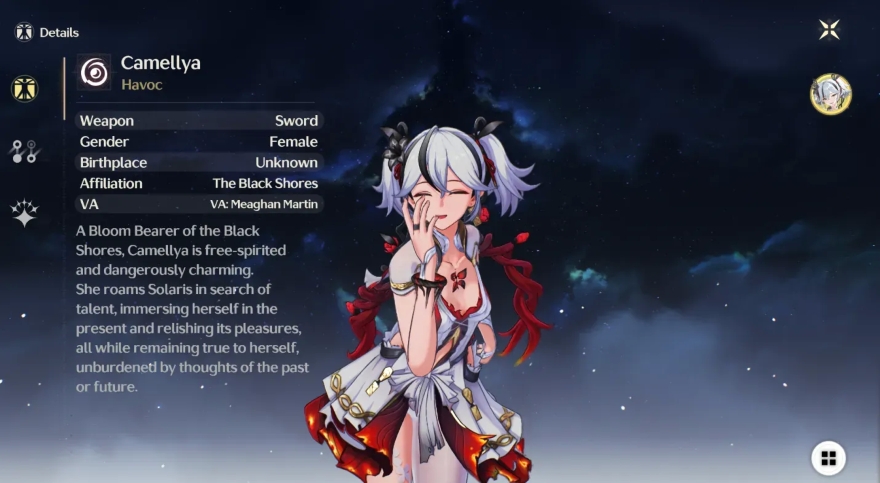Image resolution: width=880 pixels, height=483 pixels.
Task: Switch to the figure-icon details tab
Action: pos(24,89)
